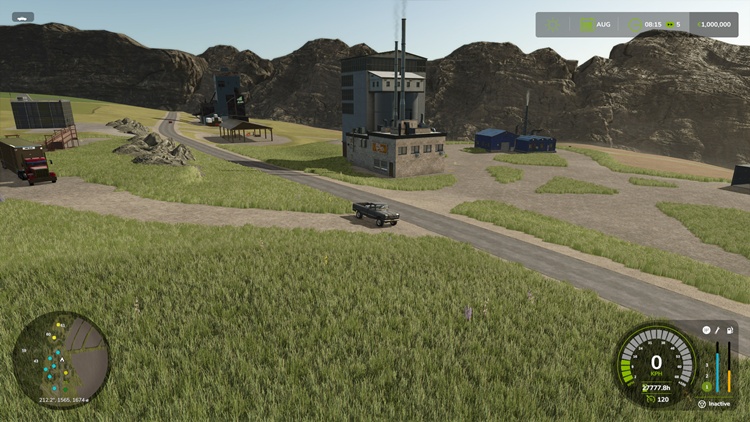Click the cruise control speed icon

(x=651, y=399)
